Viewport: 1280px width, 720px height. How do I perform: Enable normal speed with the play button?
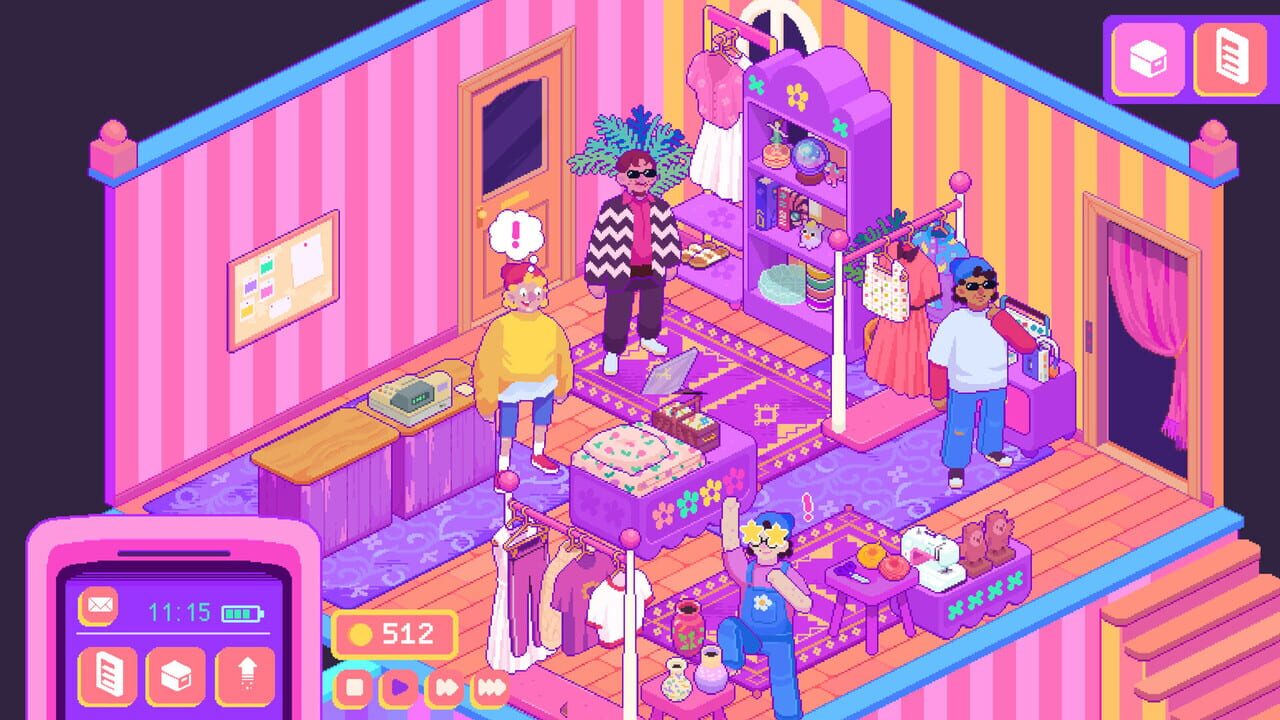coord(400,687)
